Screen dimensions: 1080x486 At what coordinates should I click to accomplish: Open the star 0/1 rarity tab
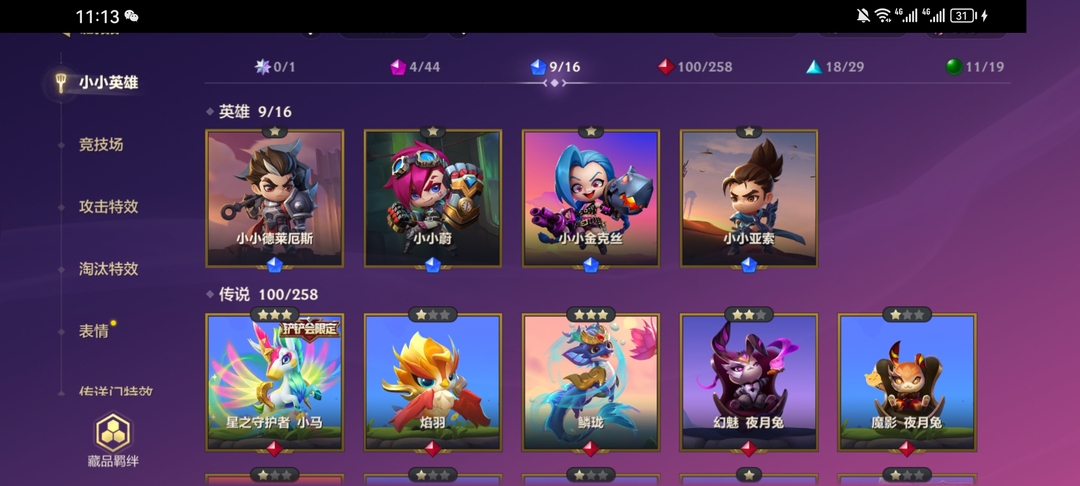point(275,67)
